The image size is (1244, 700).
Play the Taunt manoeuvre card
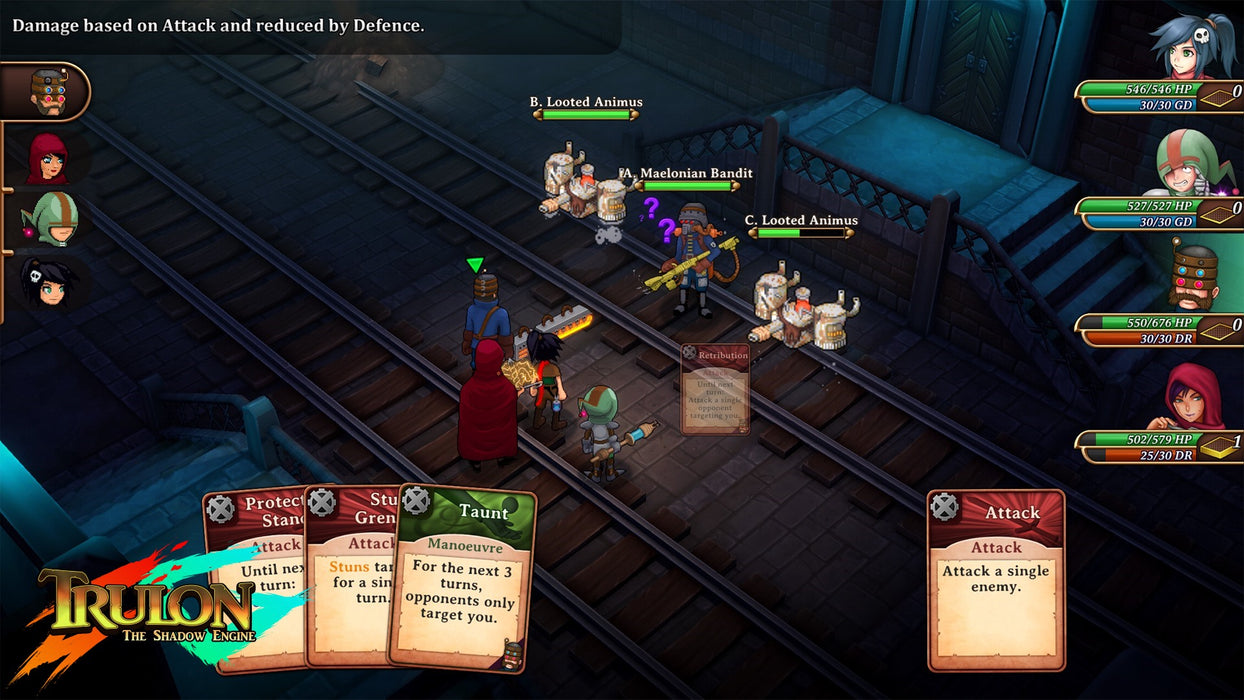462,580
